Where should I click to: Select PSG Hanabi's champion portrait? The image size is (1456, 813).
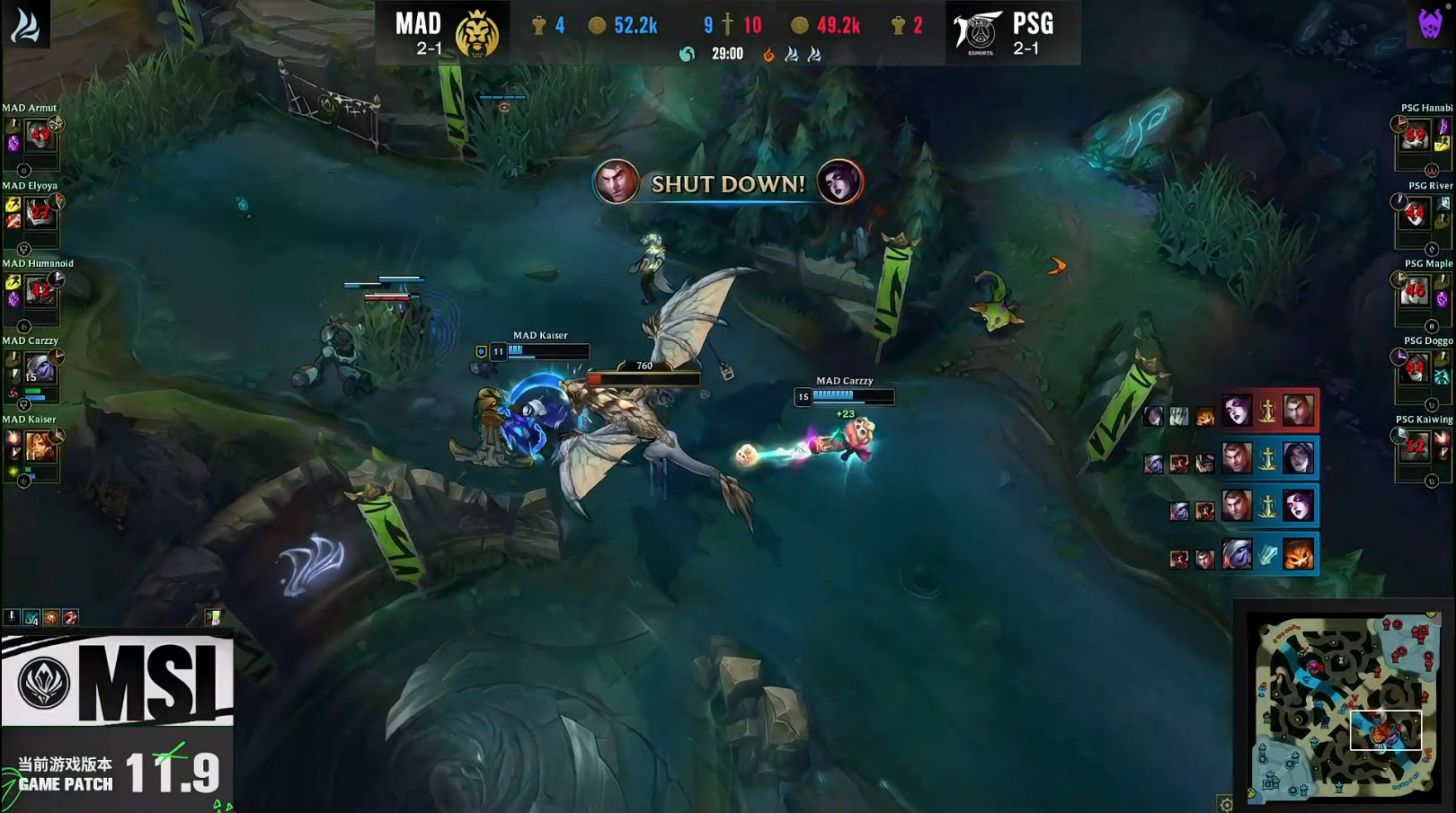pyautogui.click(x=1416, y=137)
